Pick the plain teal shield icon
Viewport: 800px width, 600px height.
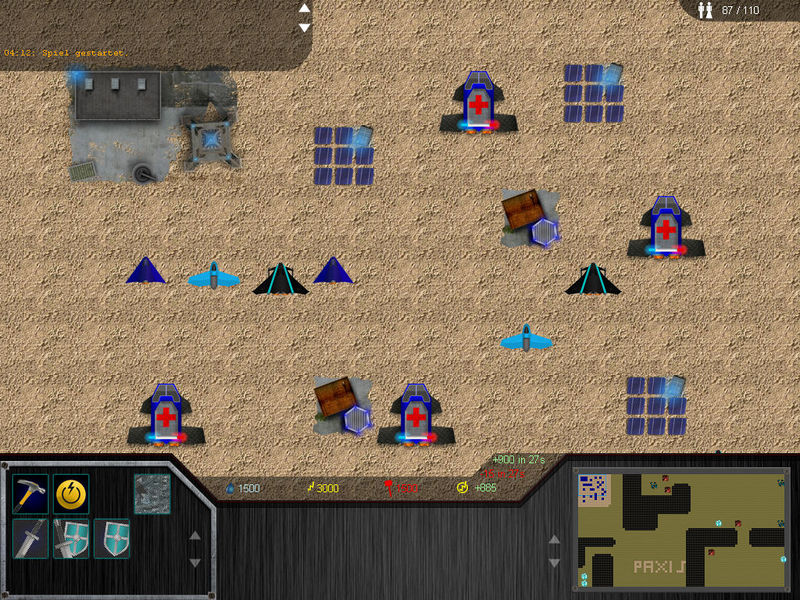coord(111,538)
